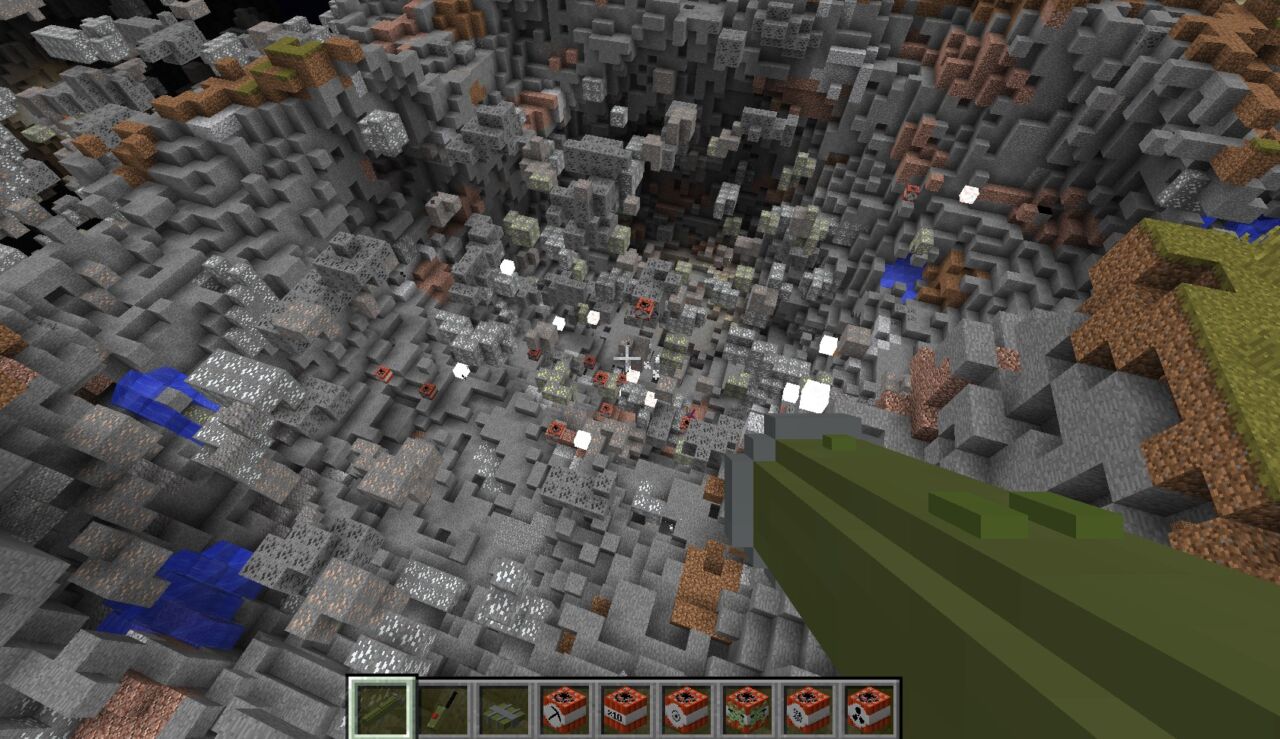Select the TNT block with pickaxe label
This screenshot has width=1280, height=739.
tap(563, 708)
